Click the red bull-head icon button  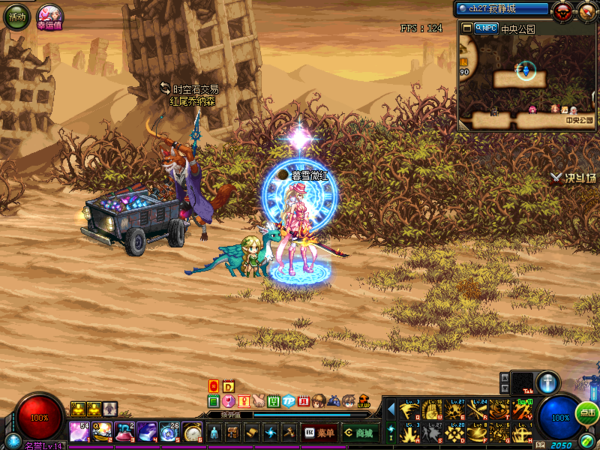pyautogui.click(x=563, y=11)
